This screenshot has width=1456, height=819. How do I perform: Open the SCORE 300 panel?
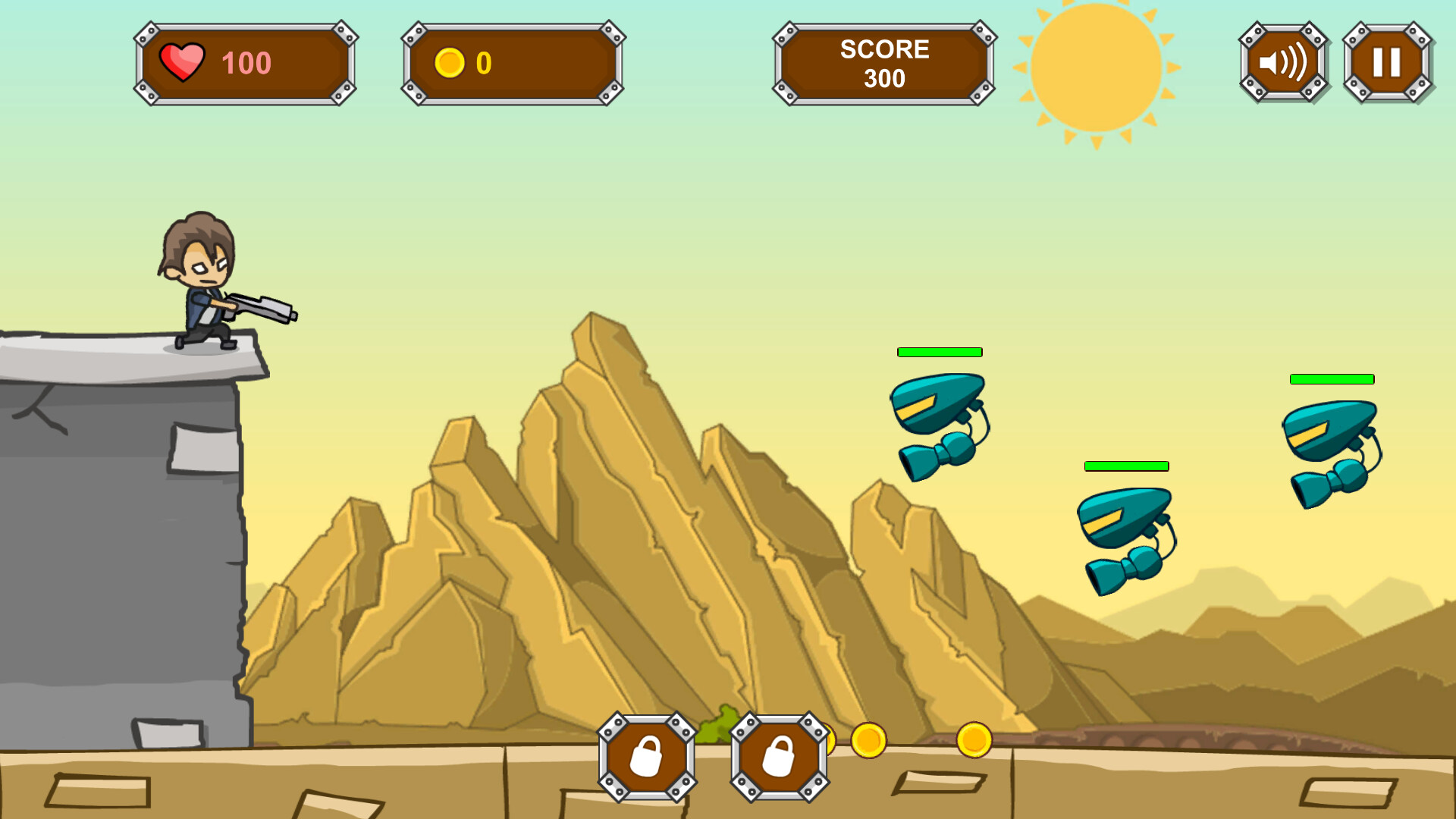(883, 62)
